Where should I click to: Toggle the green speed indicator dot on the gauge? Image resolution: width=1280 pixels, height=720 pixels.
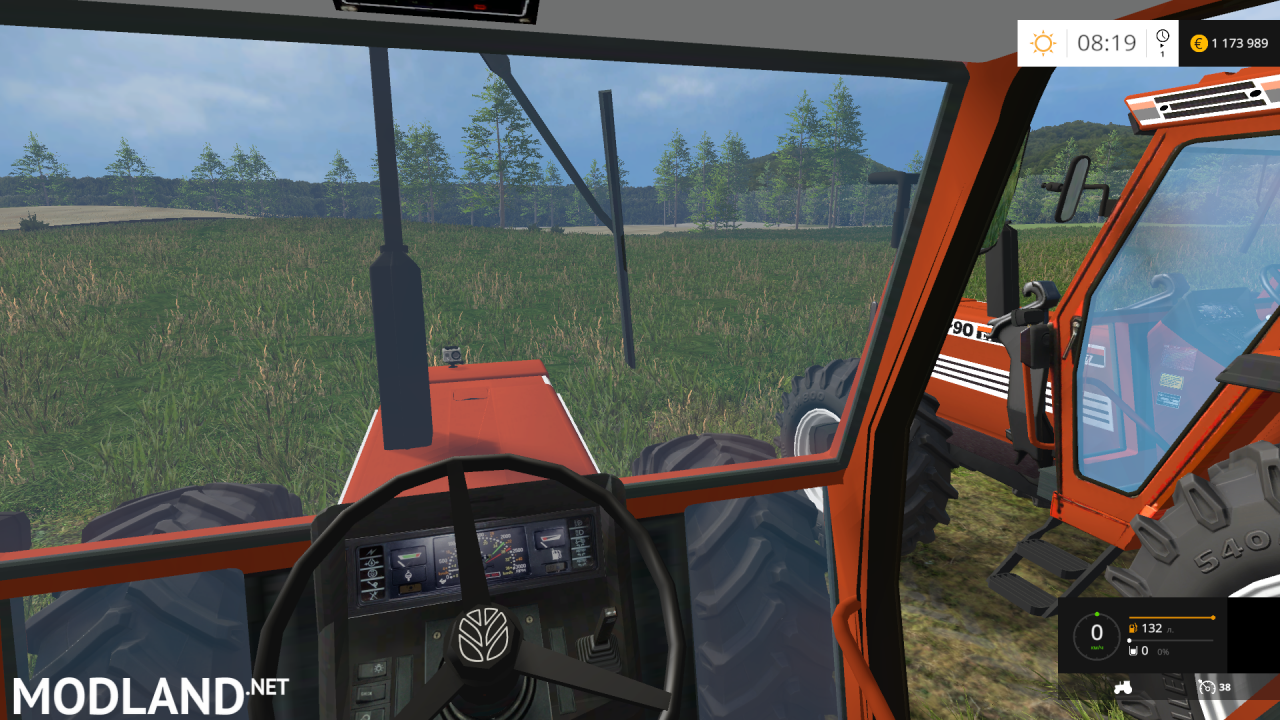(1097, 614)
